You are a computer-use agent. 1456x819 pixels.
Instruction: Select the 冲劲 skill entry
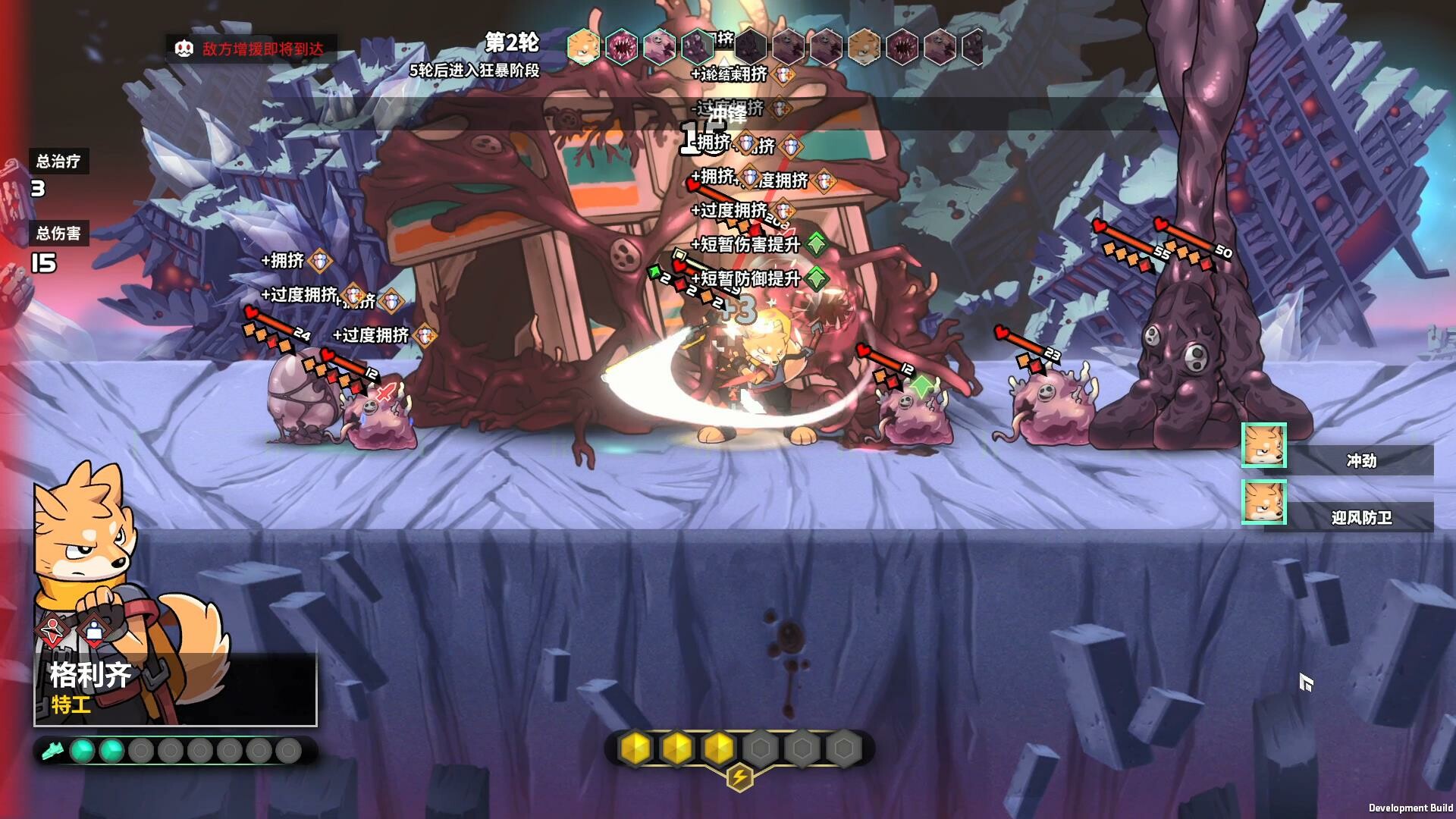(x=1360, y=460)
